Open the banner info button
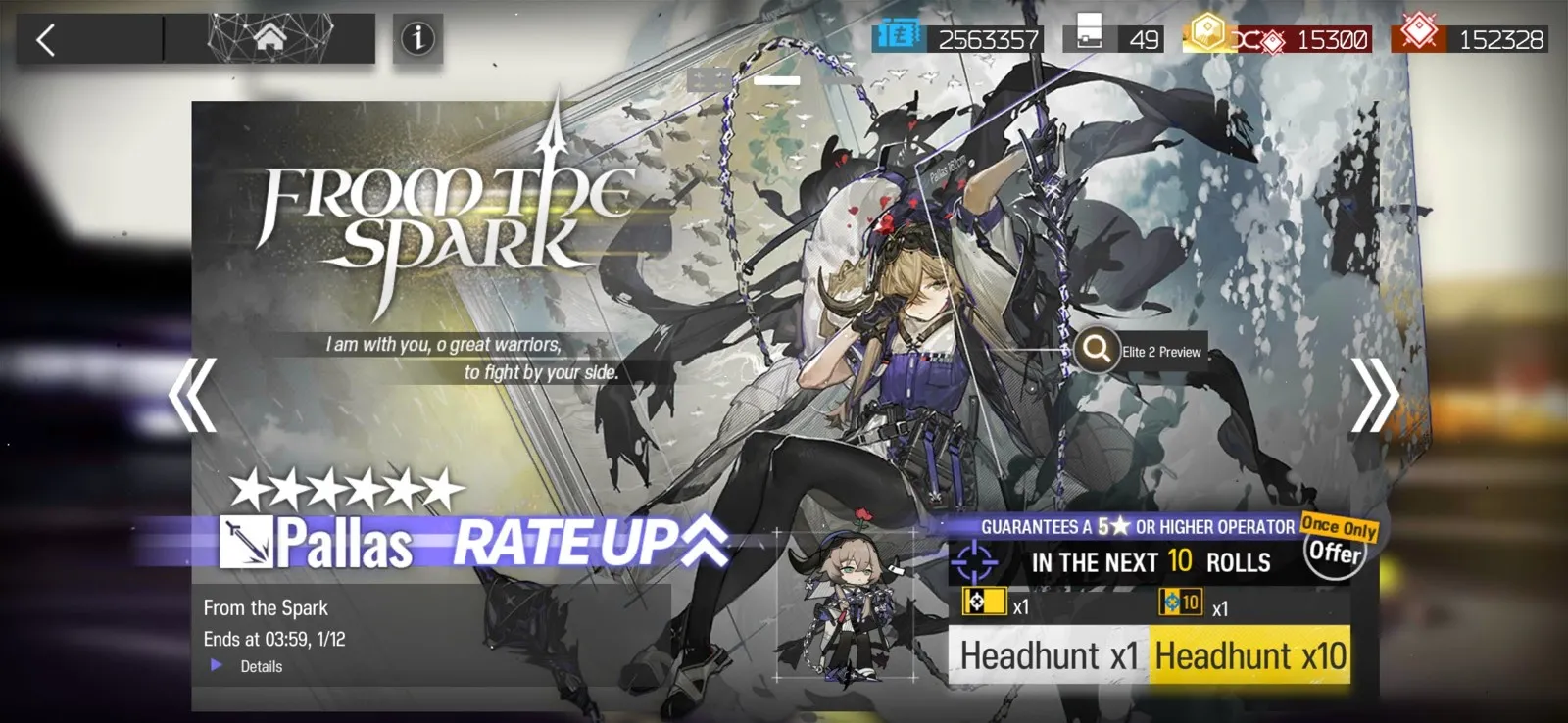 click(x=417, y=39)
